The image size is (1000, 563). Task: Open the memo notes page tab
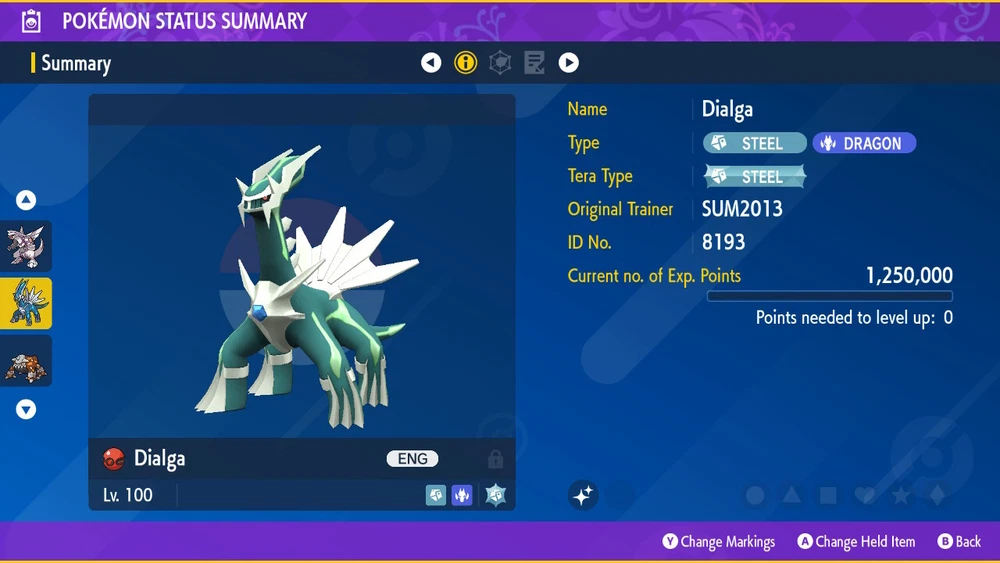pyautogui.click(x=534, y=63)
